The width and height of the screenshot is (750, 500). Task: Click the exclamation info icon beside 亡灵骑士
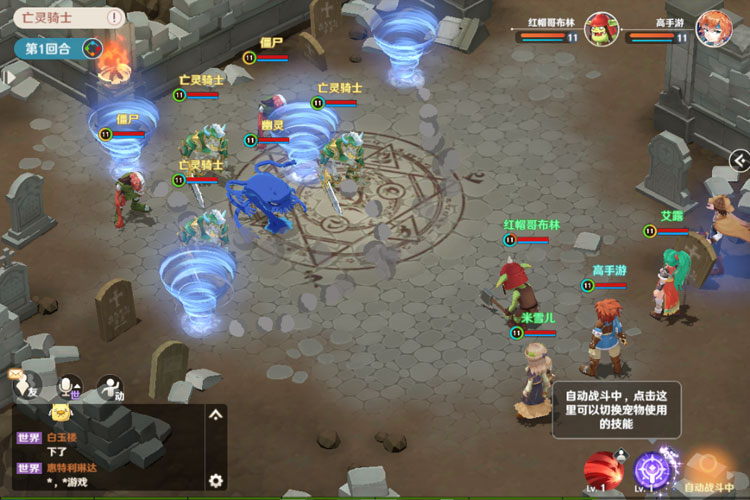pyautogui.click(x=116, y=17)
